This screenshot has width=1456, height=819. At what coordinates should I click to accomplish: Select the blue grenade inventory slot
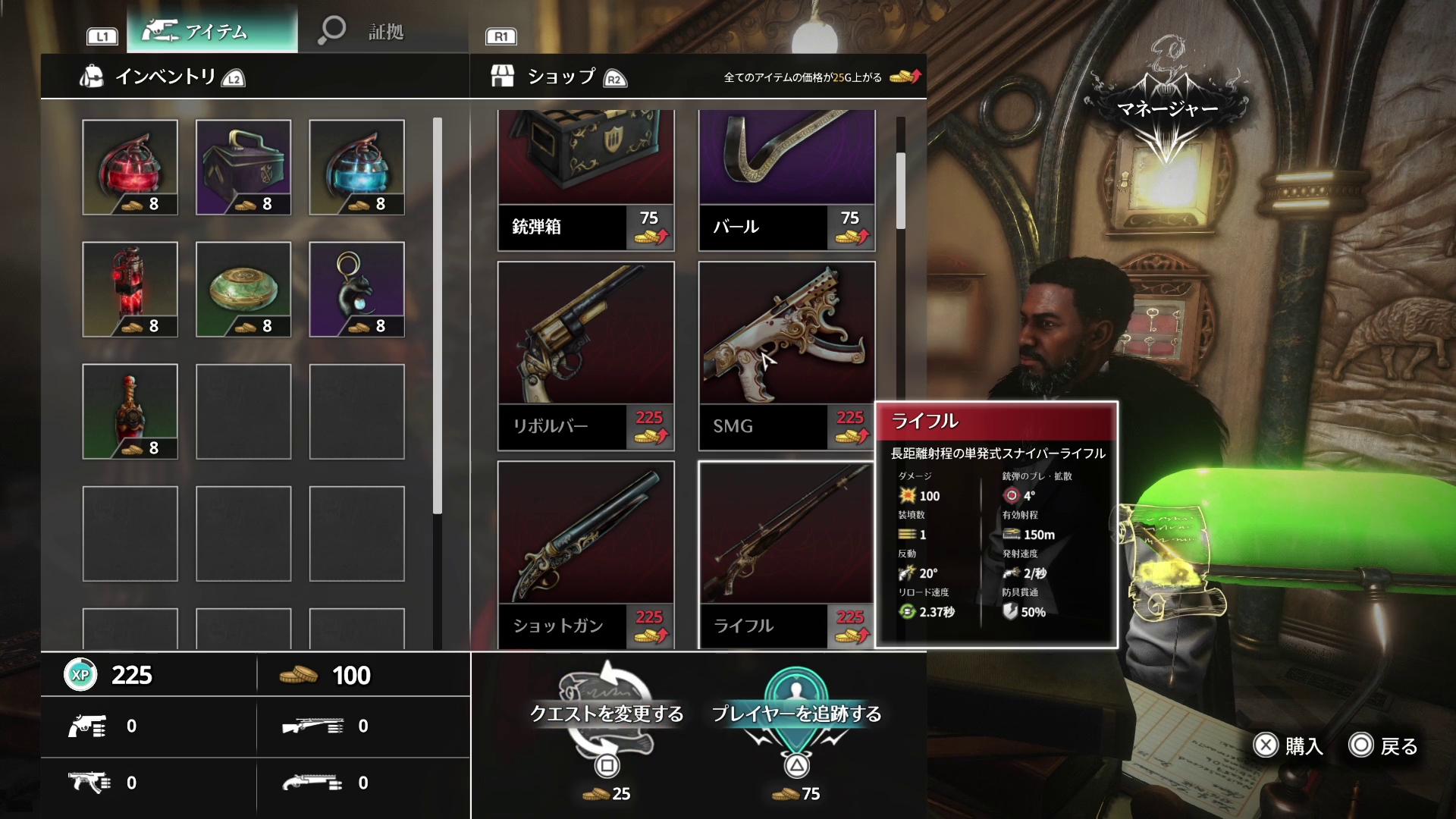click(356, 167)
